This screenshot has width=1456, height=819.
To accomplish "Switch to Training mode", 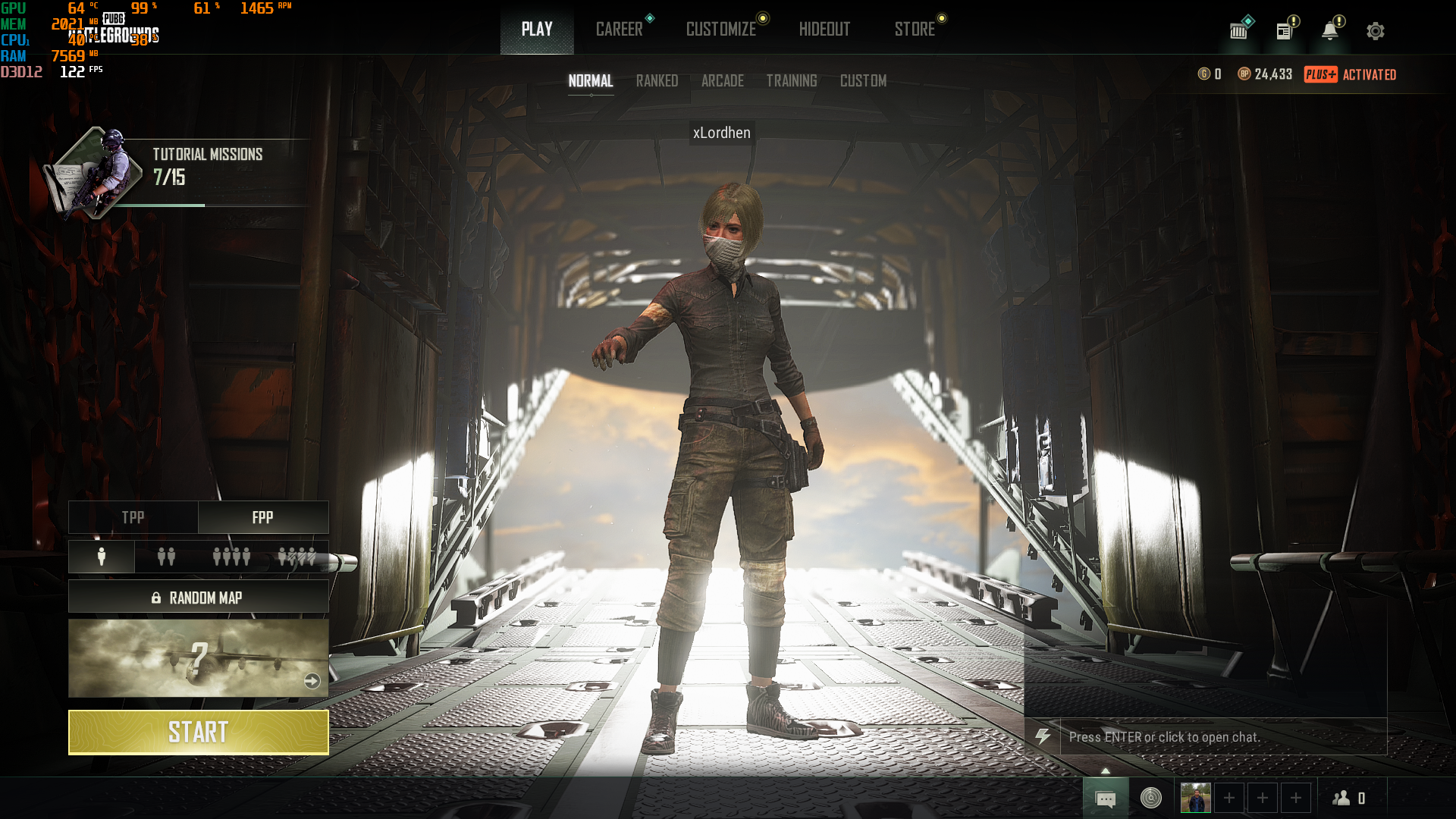I will tap(791, 80).
